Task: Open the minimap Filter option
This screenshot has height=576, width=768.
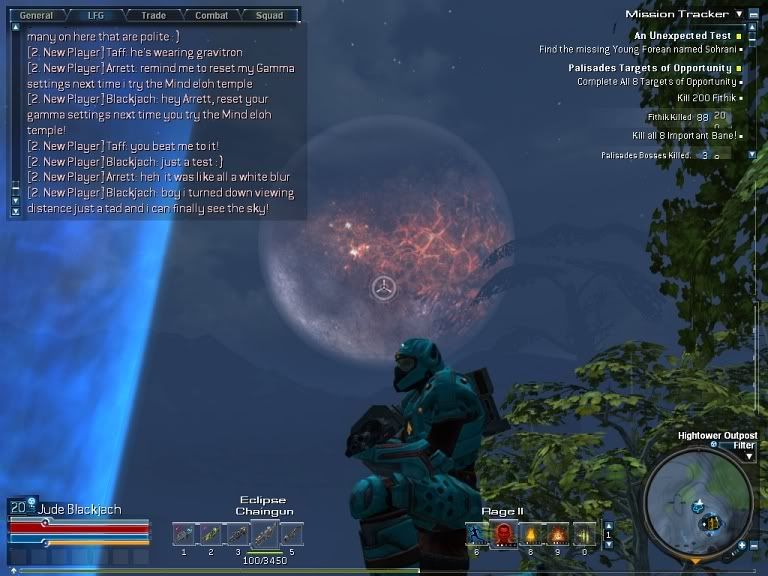Action: pos(743,445)
